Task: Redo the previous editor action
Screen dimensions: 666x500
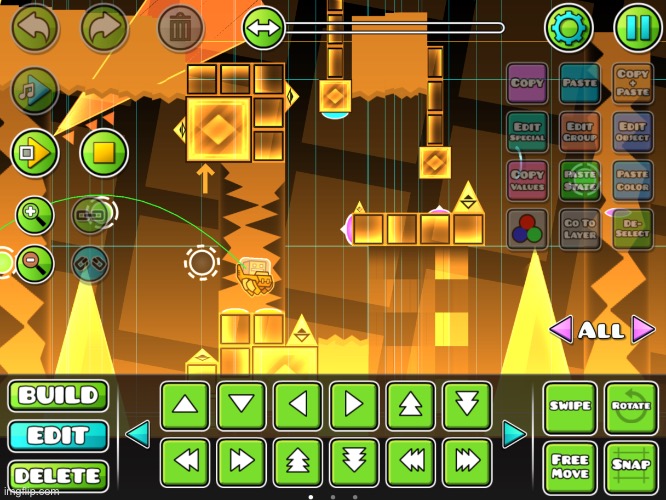Action: [105, 28]
